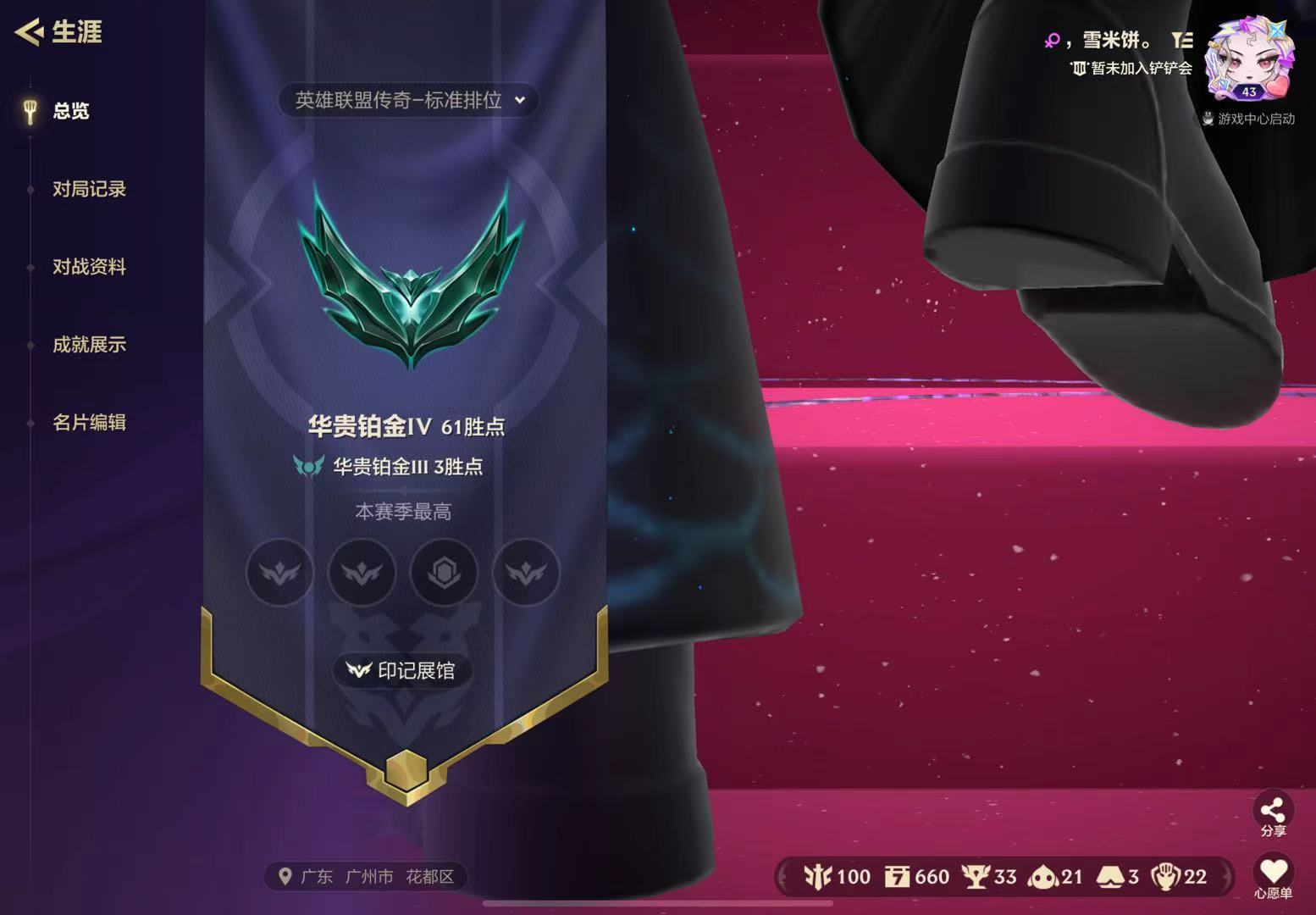The image size is (1316, 915).
Task: Click the little legend egg icon showing 21
Action: tap(1043, 876)
